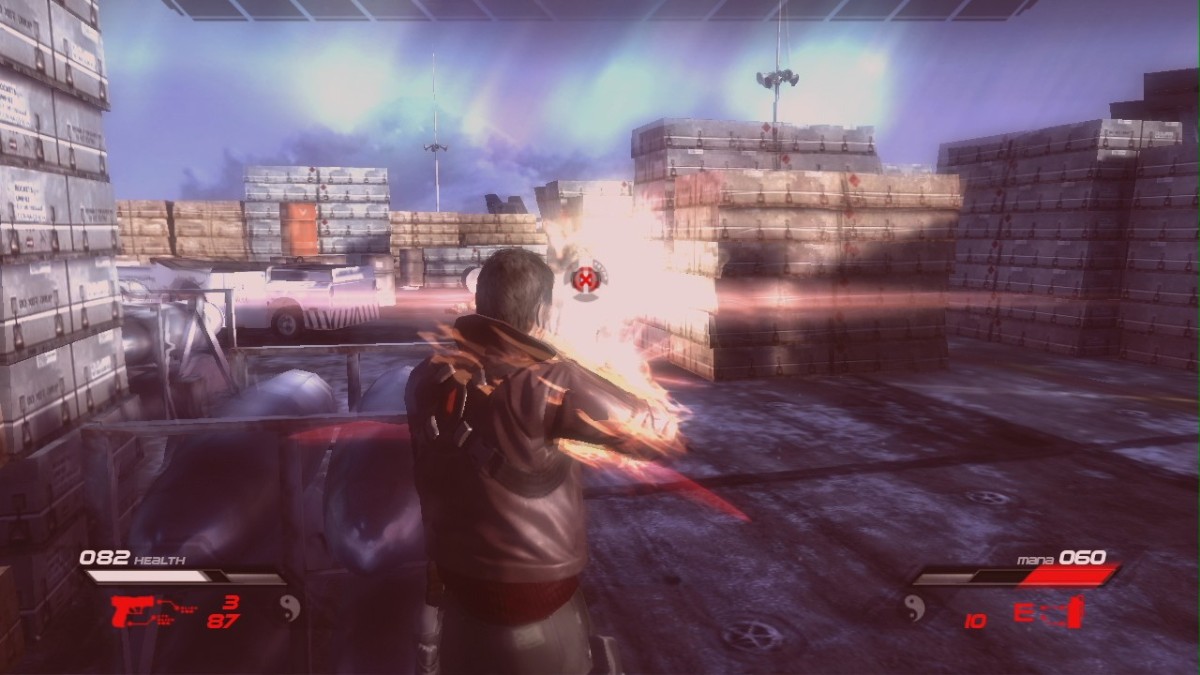Click the yin-yang icon beside the ammo count
Image resolution: width=1200 pixels, height=675 pixels.
click(290, 606)
